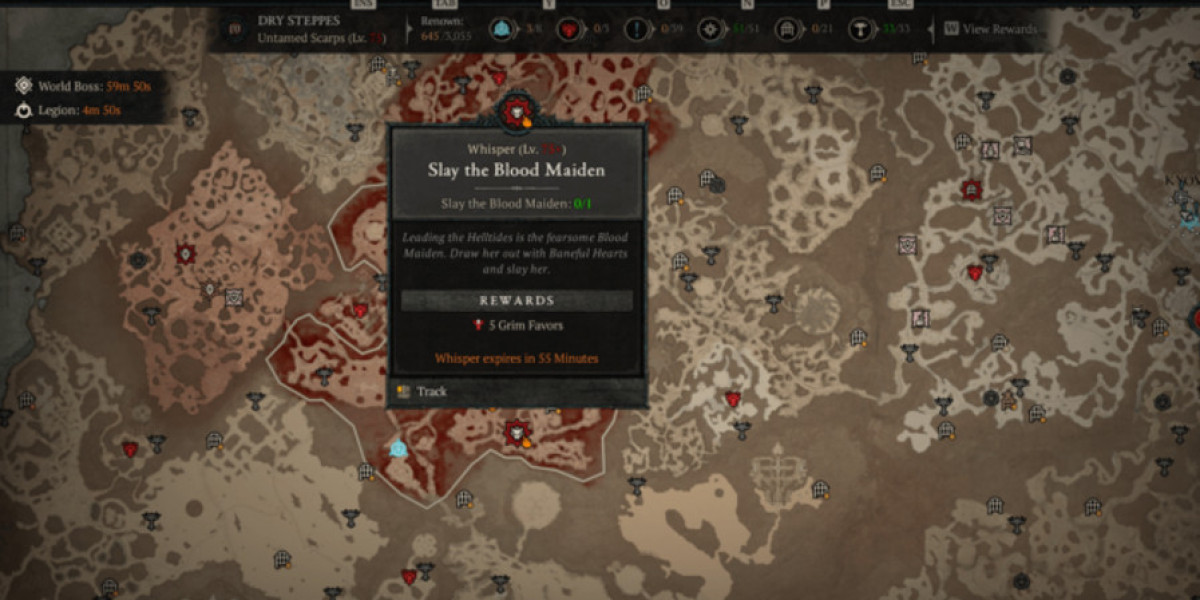Screen dimensions: 1200x600
Task: Select the red strongholds renown icon
Action: tap(567, 30)
